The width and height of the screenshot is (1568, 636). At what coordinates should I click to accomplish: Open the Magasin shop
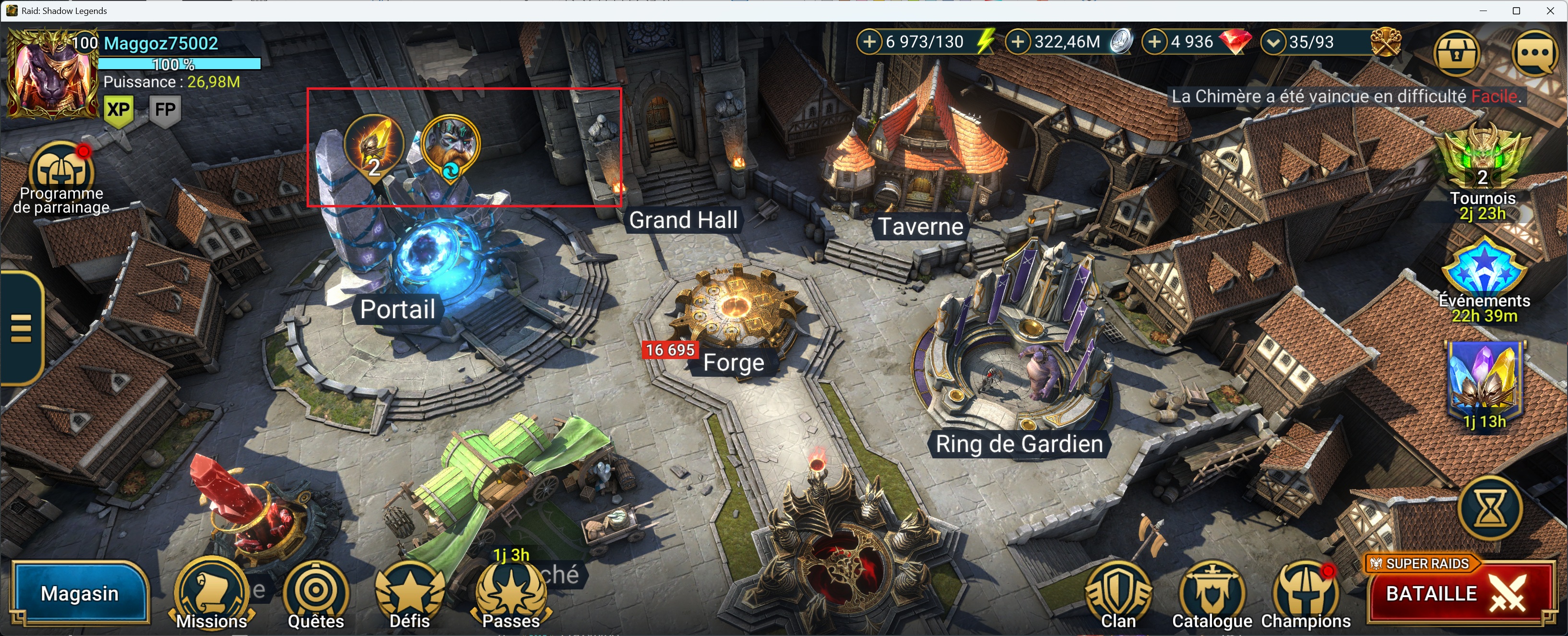point(80,593)
